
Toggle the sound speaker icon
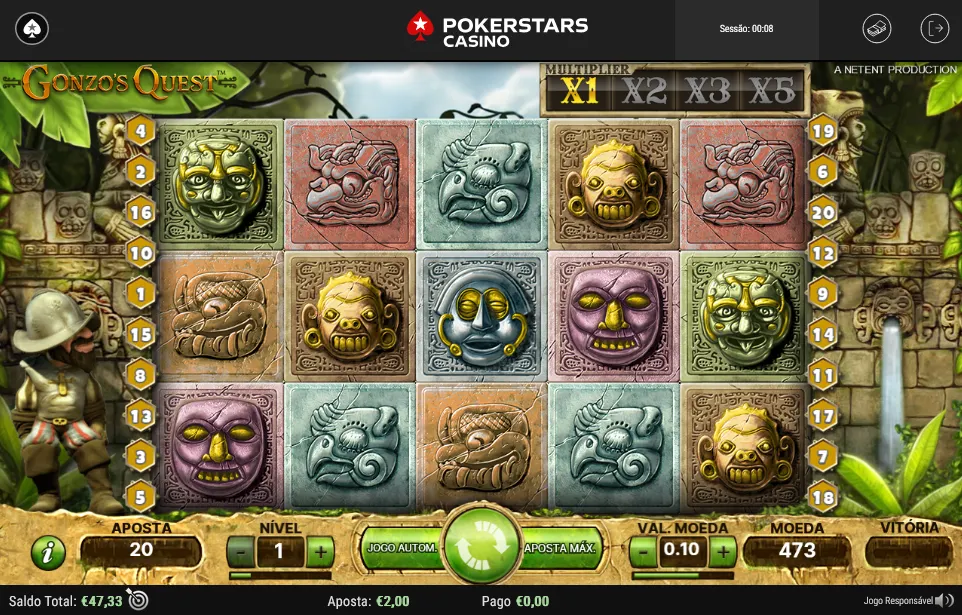(x=943, y=600)
